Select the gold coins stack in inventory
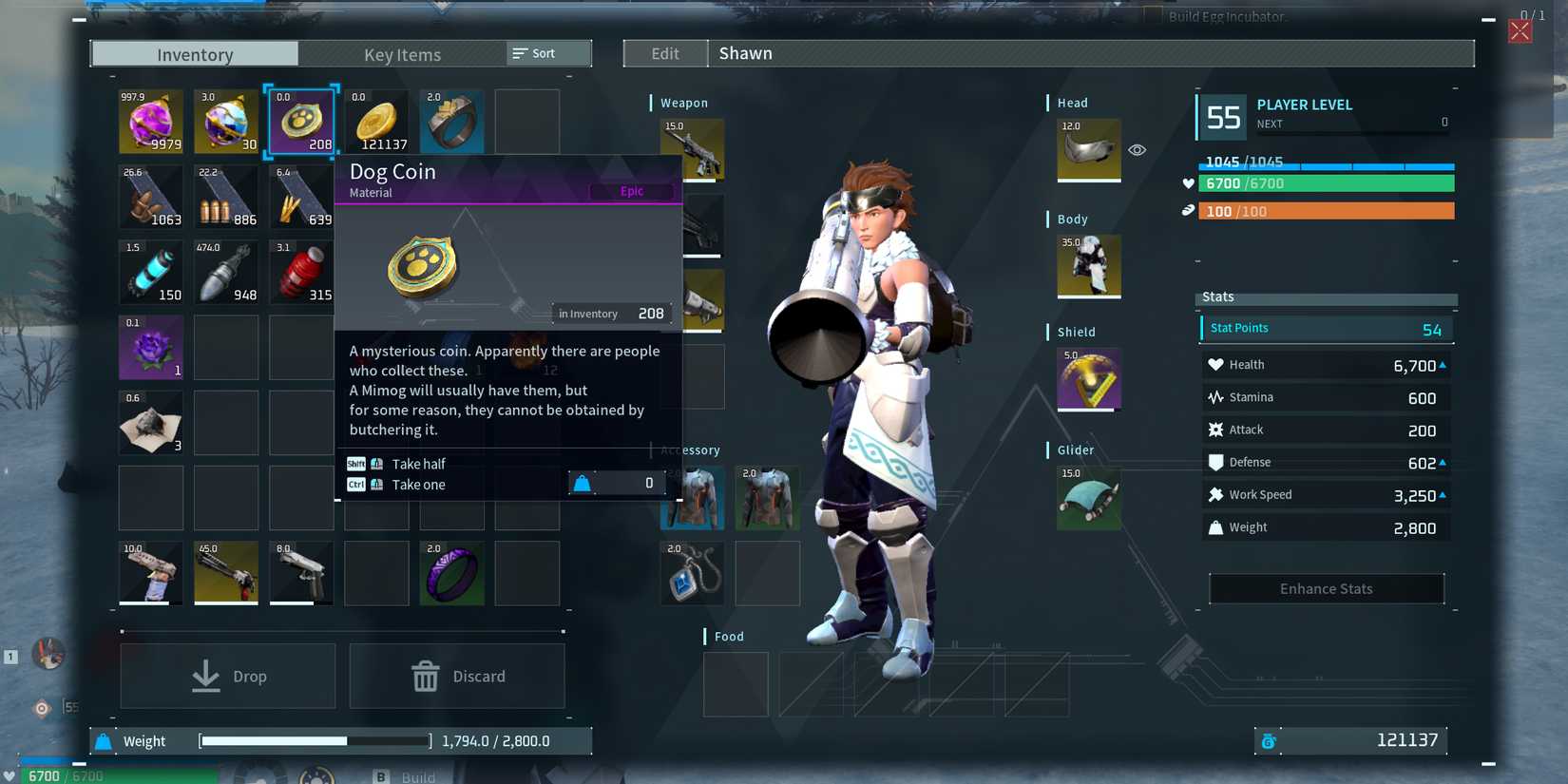Screen dimensions: 1568x784 (376, 121)
